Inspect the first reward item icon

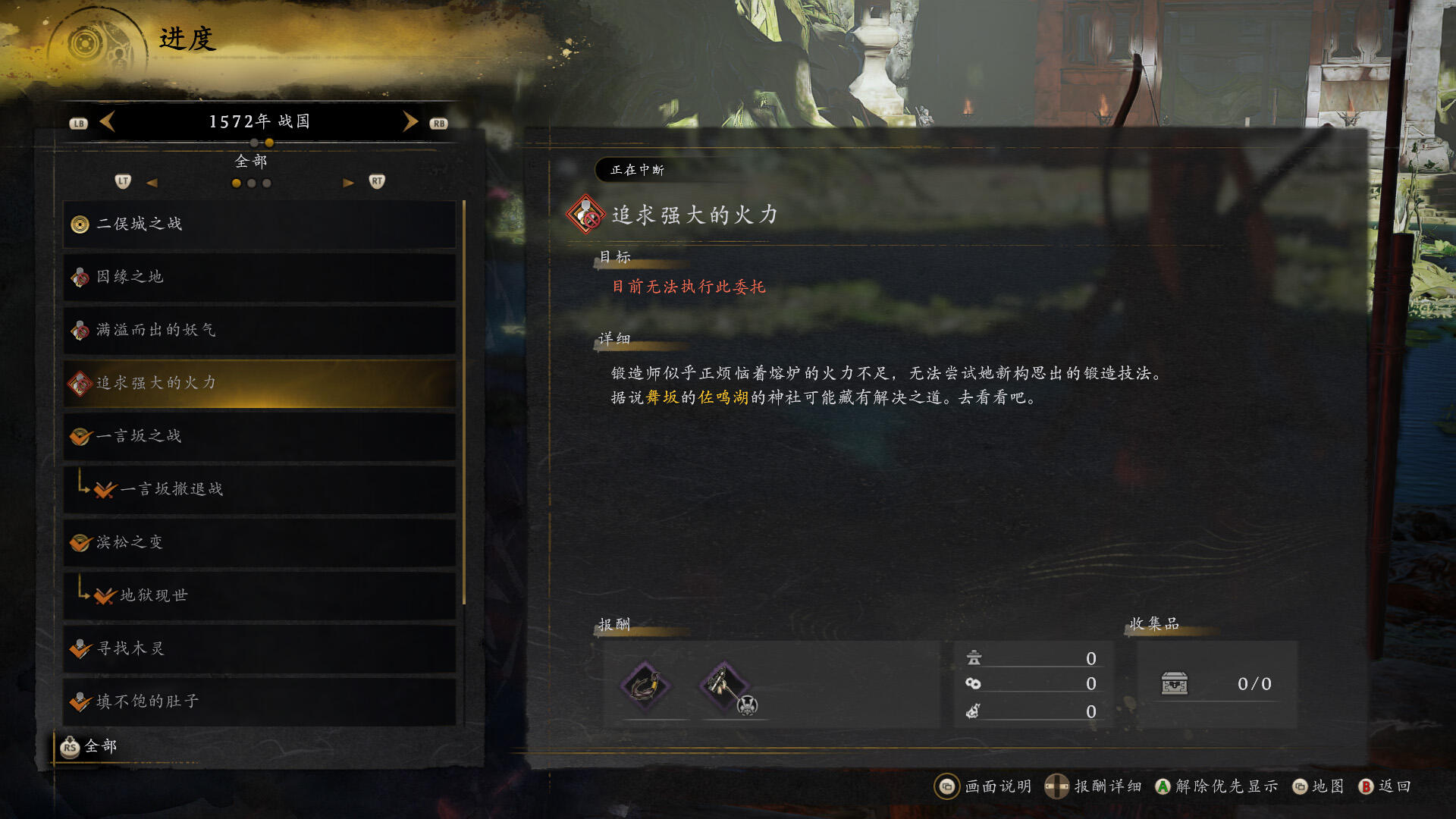click(x=645, y=686)
